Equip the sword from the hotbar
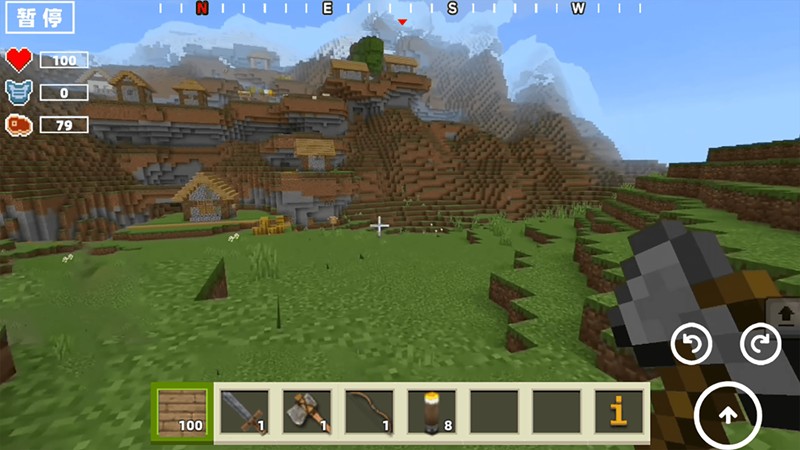The width and height of the screenshot is (800, 450). pyautogui.click(x=244, y=410)
